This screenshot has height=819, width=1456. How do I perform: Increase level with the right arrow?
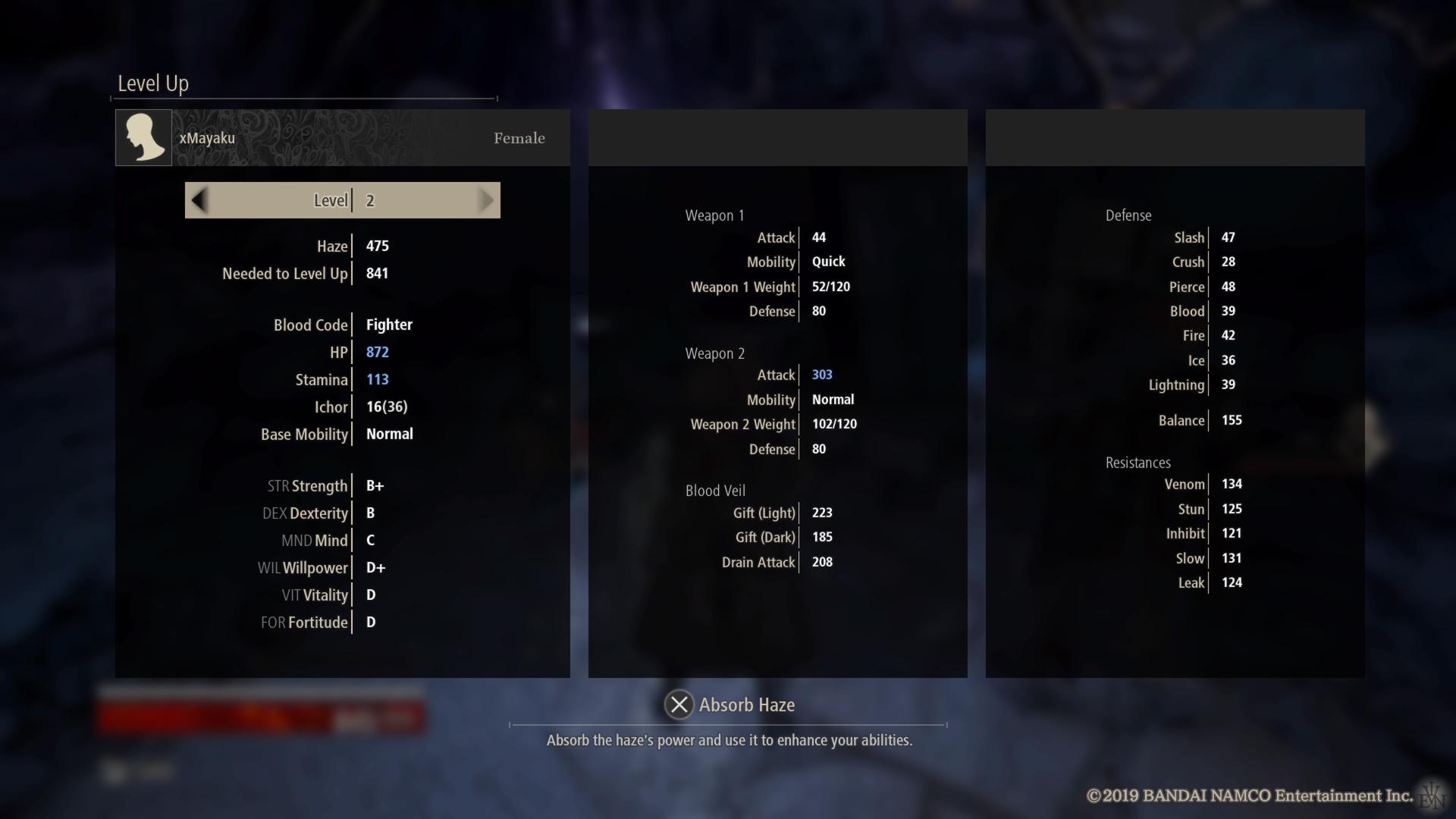click(486, 200)
